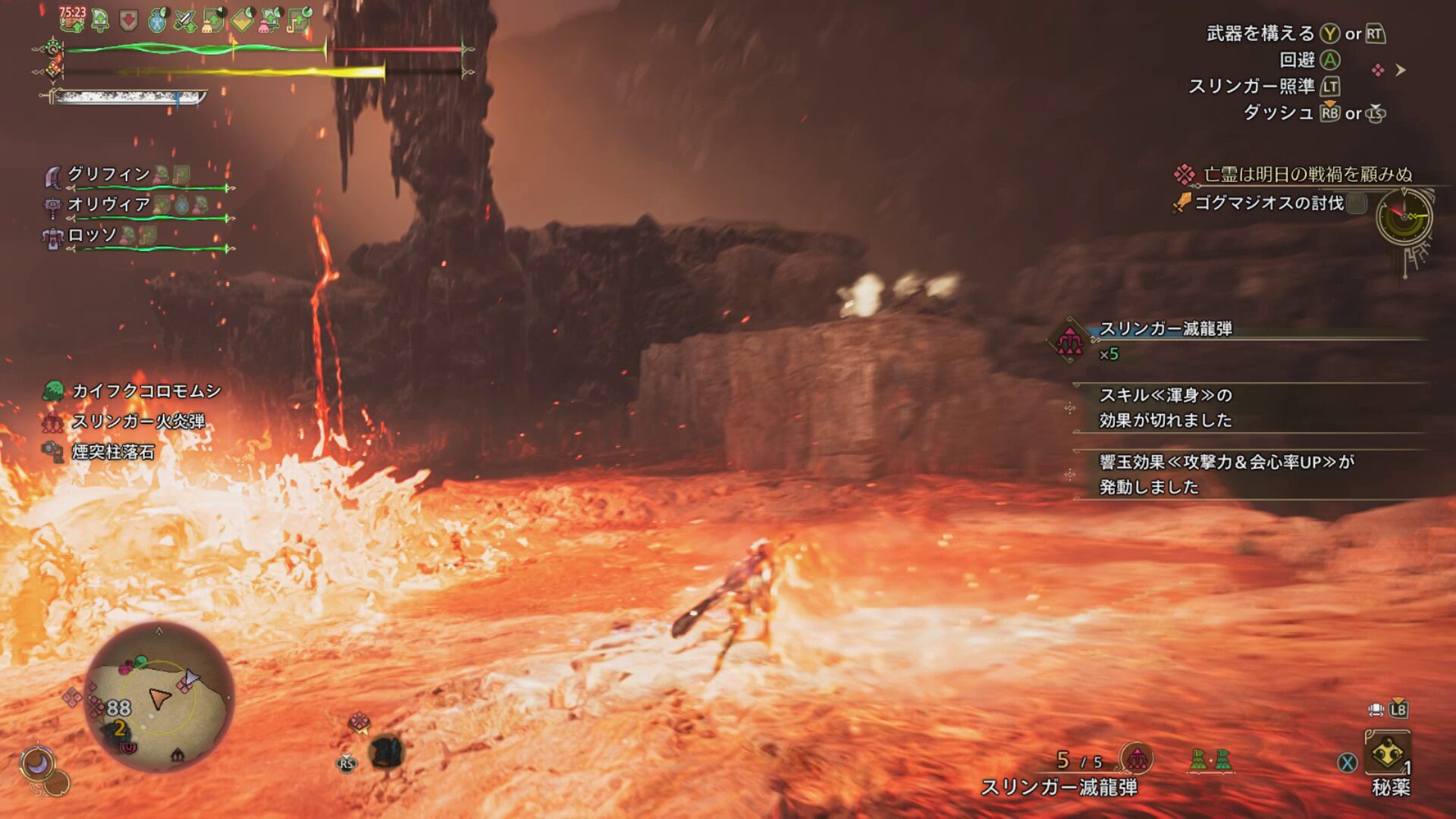Select party member オリヴィア
Image resolution: width=1456 pixels, height=819 pixels.
110,205
